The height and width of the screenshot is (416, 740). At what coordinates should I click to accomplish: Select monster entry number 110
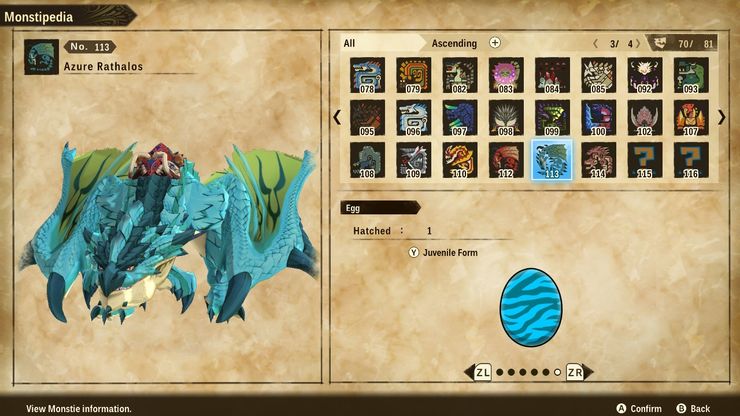(x=460, y=160)
